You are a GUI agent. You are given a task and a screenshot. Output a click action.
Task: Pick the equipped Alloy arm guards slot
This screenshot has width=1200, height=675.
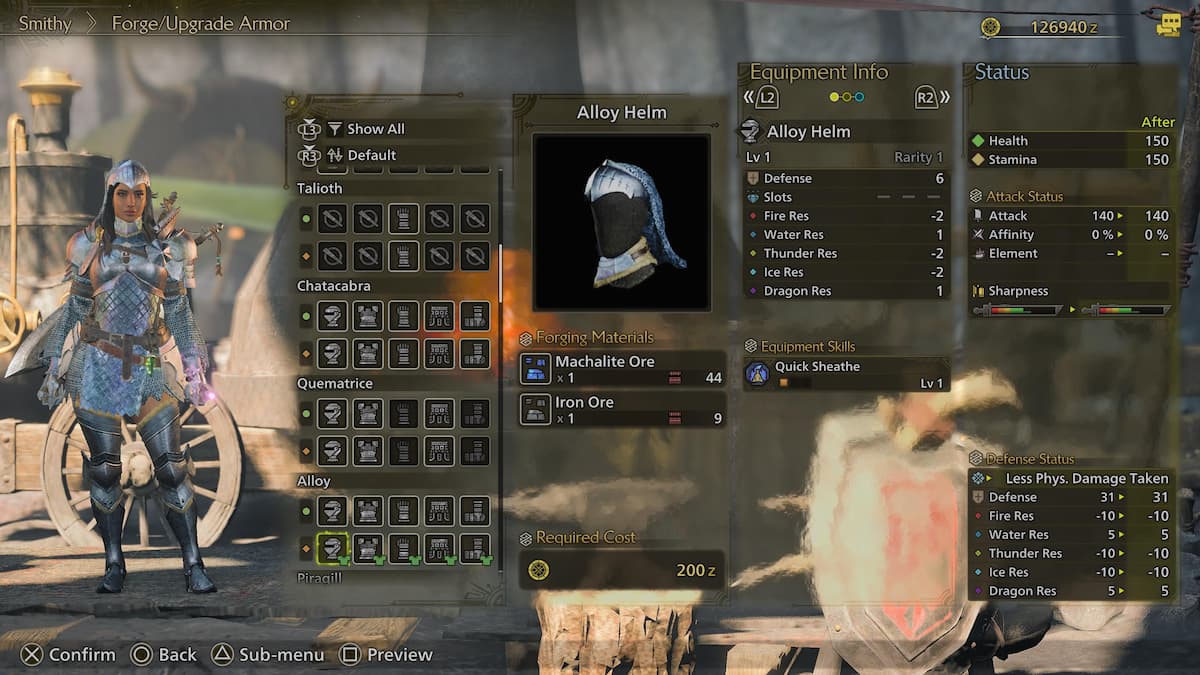pyautogui.click(x=404, y=548)
